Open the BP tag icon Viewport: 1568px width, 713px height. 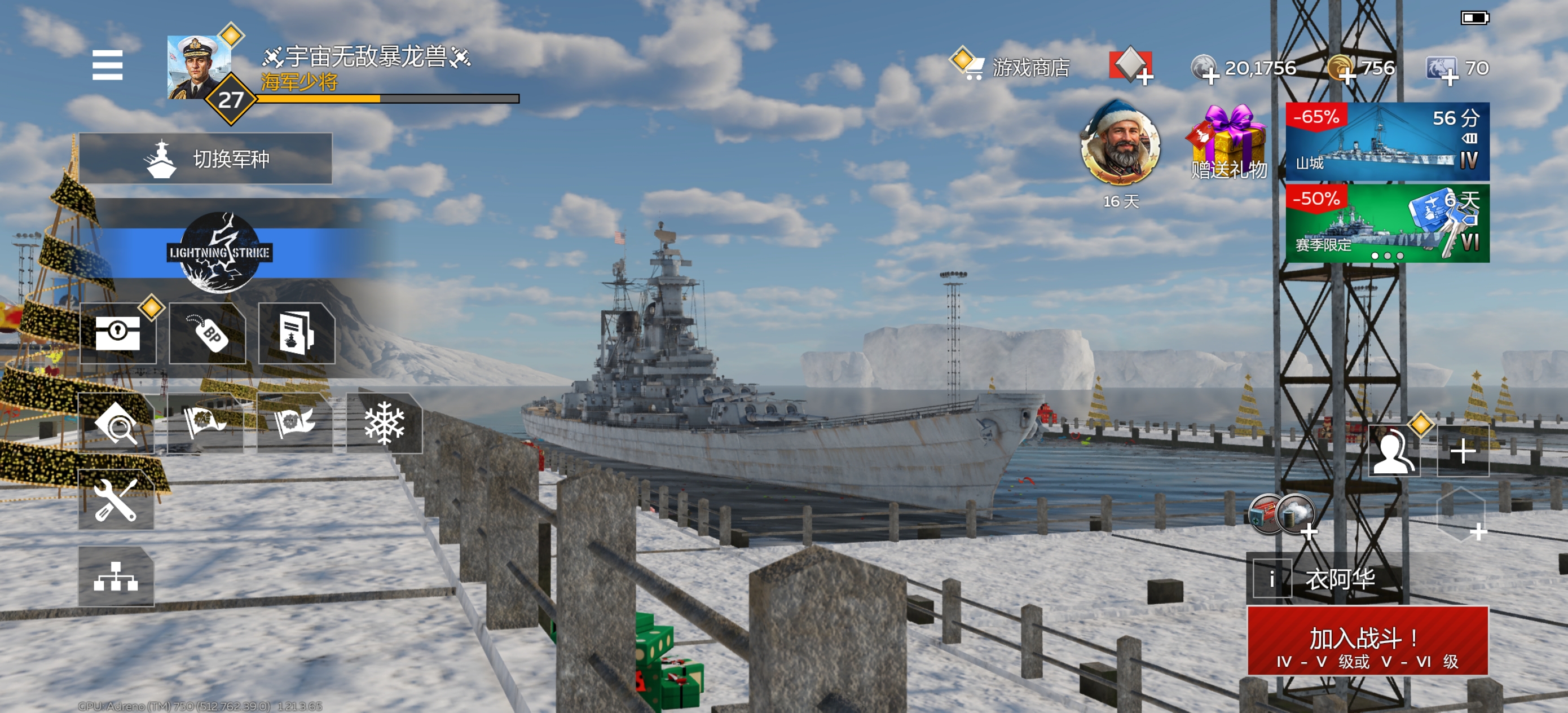coord(208,333)
